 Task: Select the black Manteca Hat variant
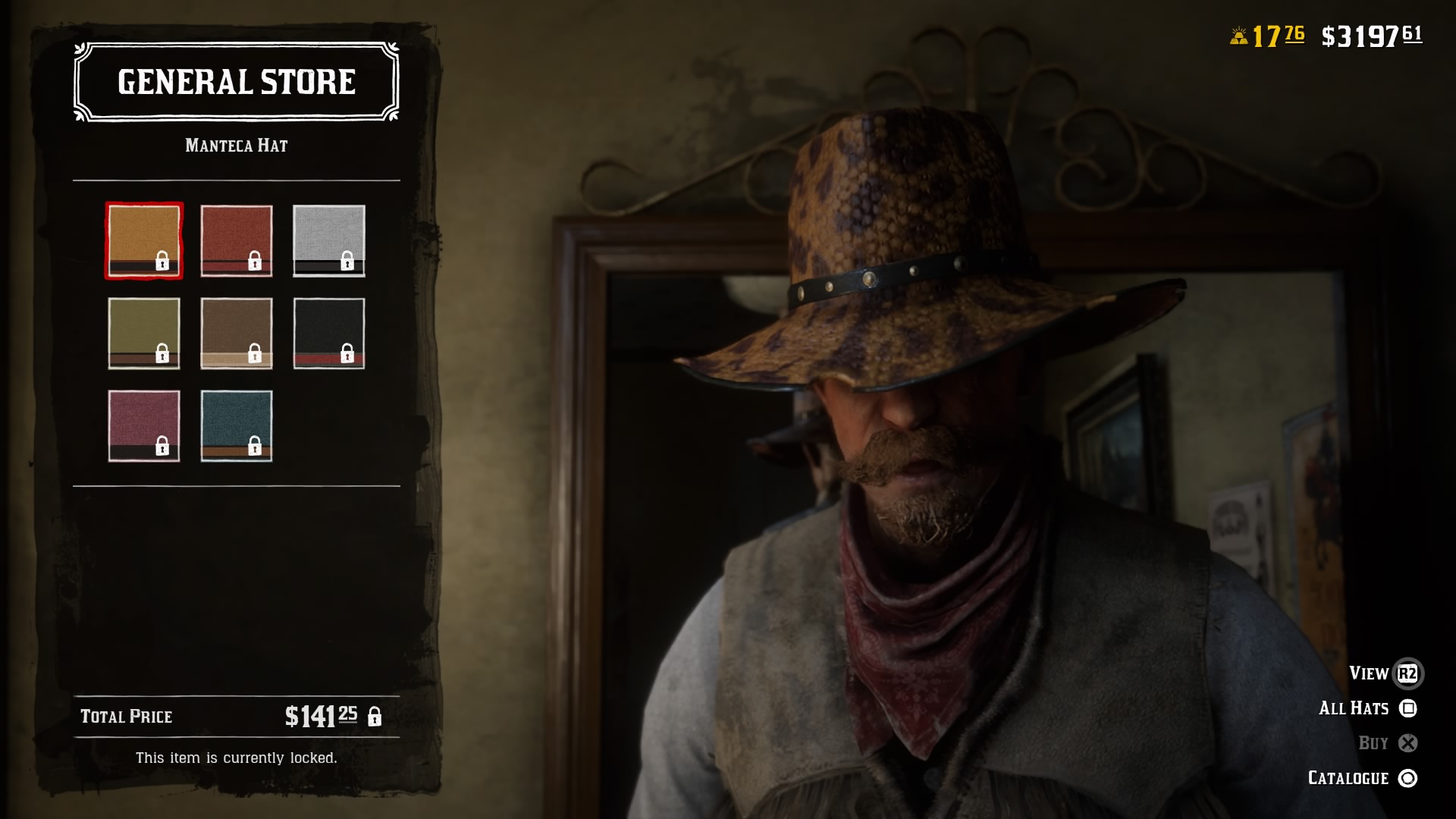pyautogui.click(x=328, y=332)
